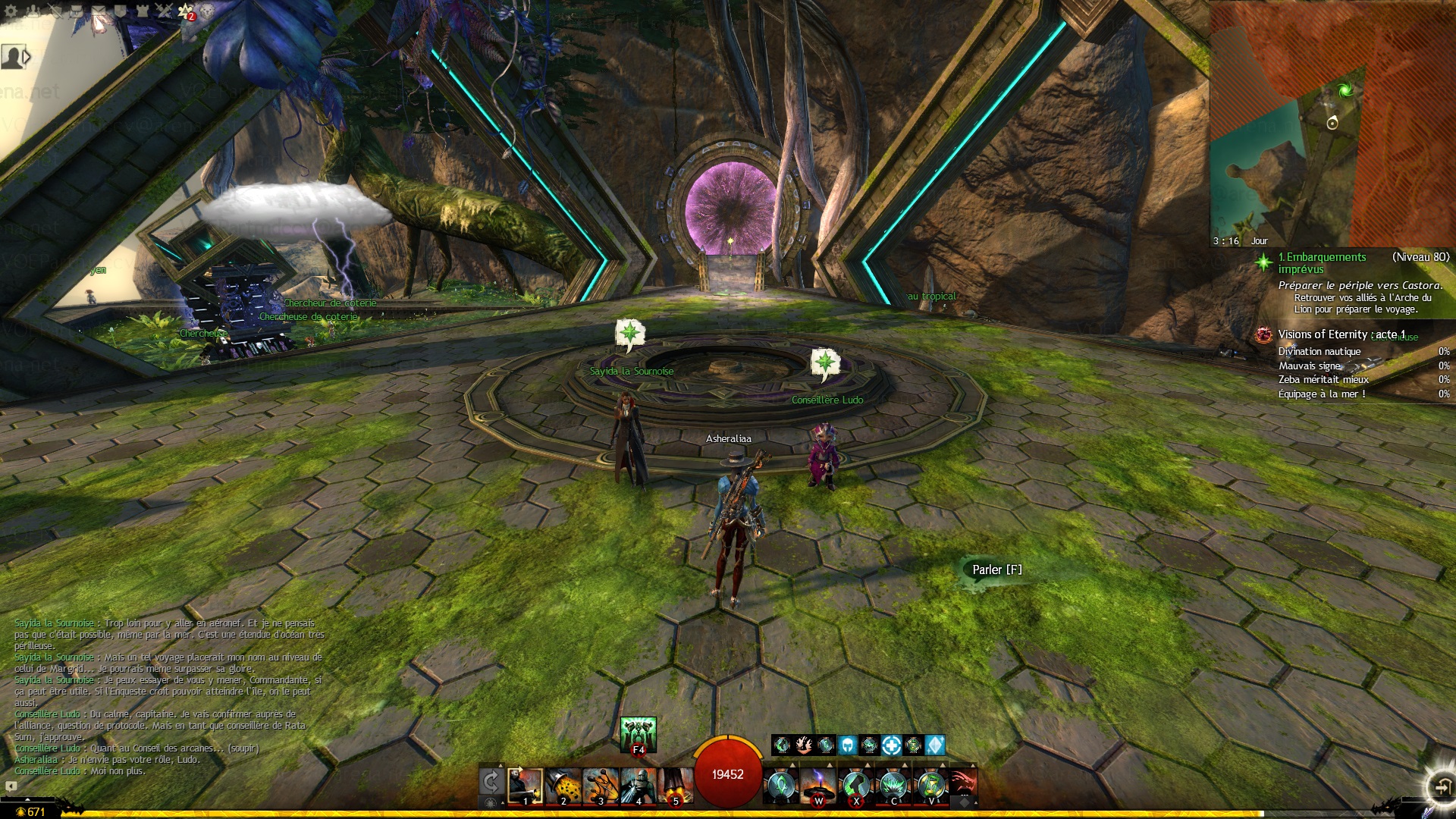Open the Visions of Eternity acte 1 tracker
The width and height of the screenshot is (1456, 819).
(x=1341, y=334)
